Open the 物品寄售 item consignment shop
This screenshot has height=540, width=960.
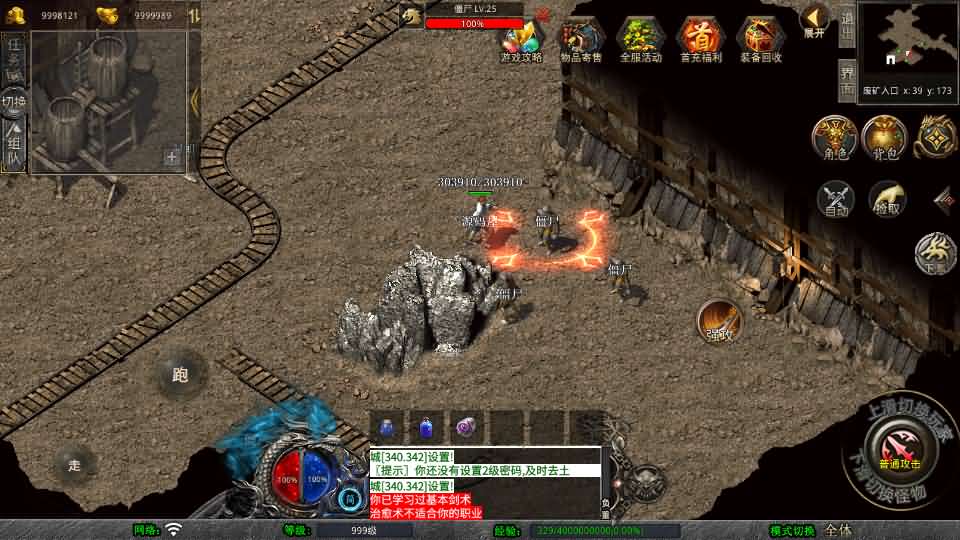click(x=581, y=41)
